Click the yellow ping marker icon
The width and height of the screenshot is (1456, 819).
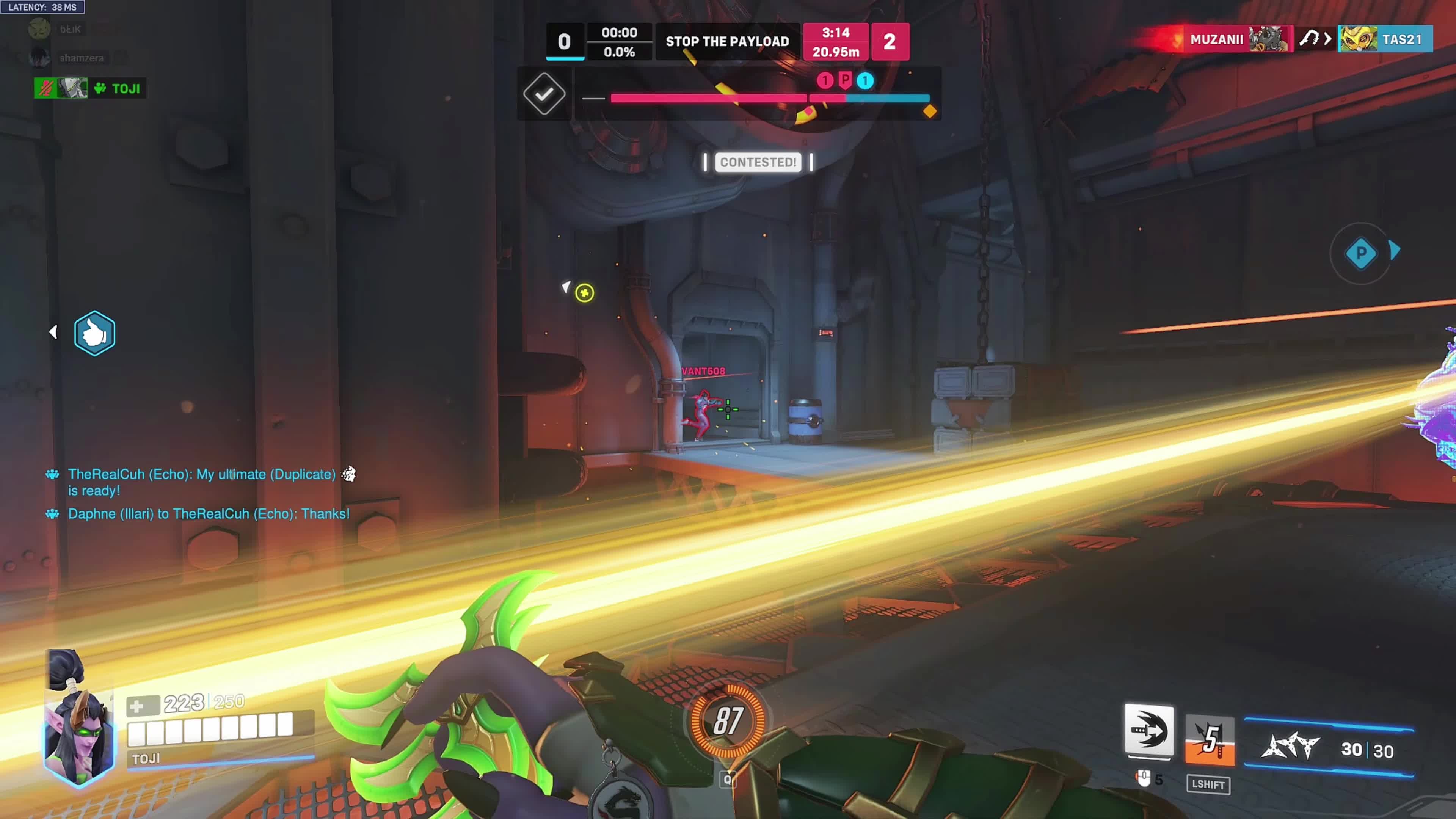click(584, 293)
